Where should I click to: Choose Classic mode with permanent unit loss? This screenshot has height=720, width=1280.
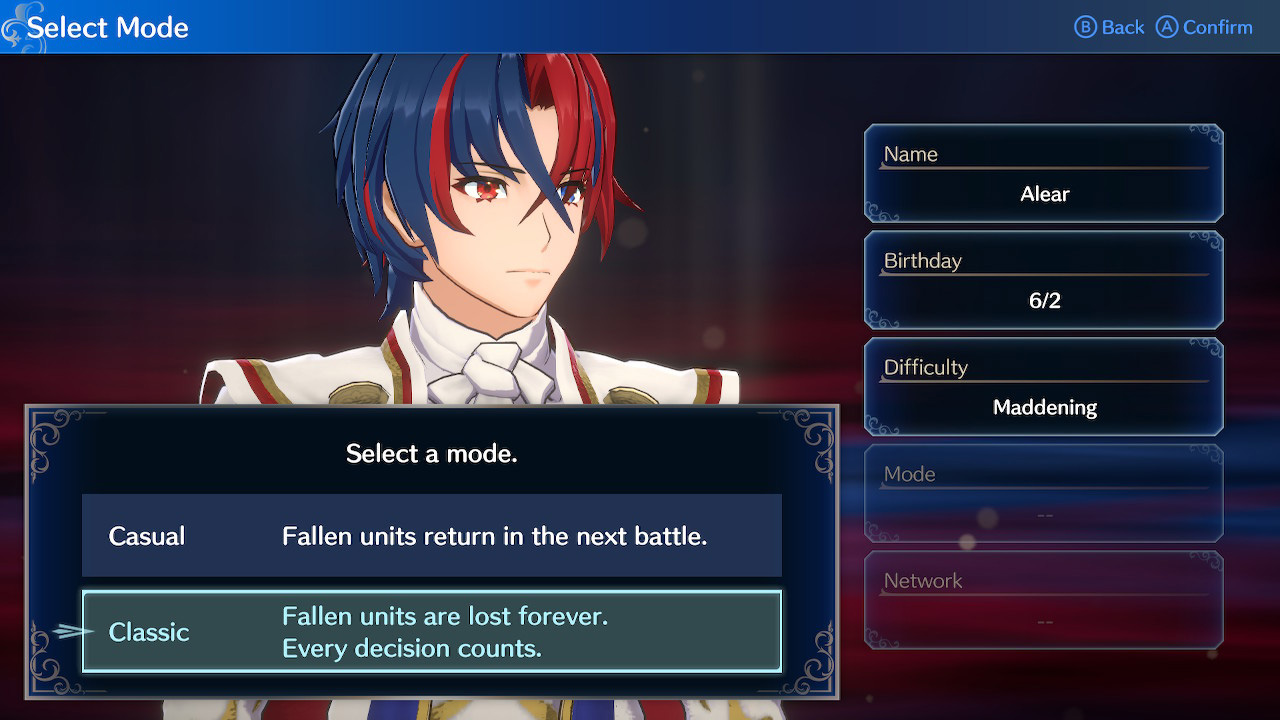point(431,632)
